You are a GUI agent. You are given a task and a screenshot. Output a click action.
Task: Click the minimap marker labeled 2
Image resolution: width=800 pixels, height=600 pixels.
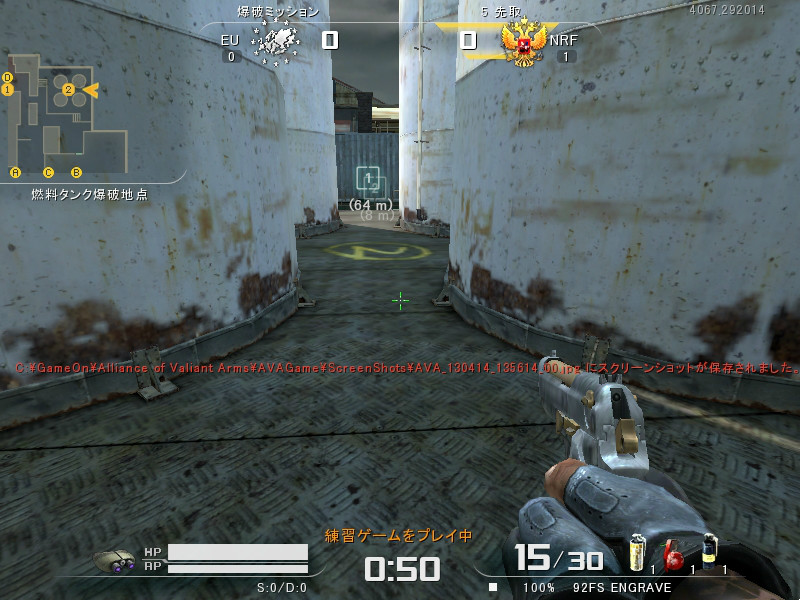click(69, 90)
